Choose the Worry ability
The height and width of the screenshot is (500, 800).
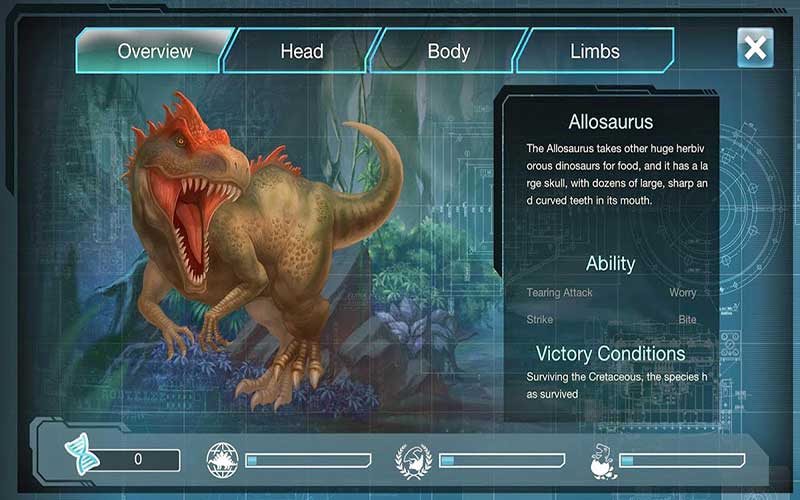tap(682, 293)
